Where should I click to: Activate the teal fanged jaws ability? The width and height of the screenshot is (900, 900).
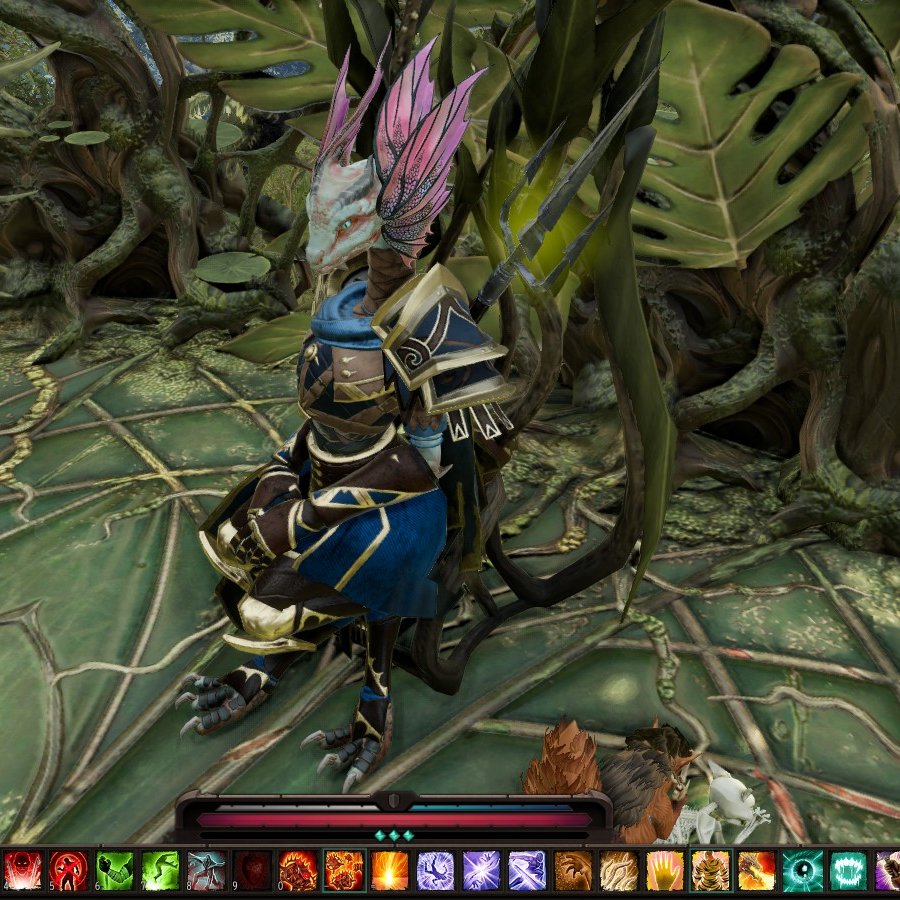(x=849, y=871)
